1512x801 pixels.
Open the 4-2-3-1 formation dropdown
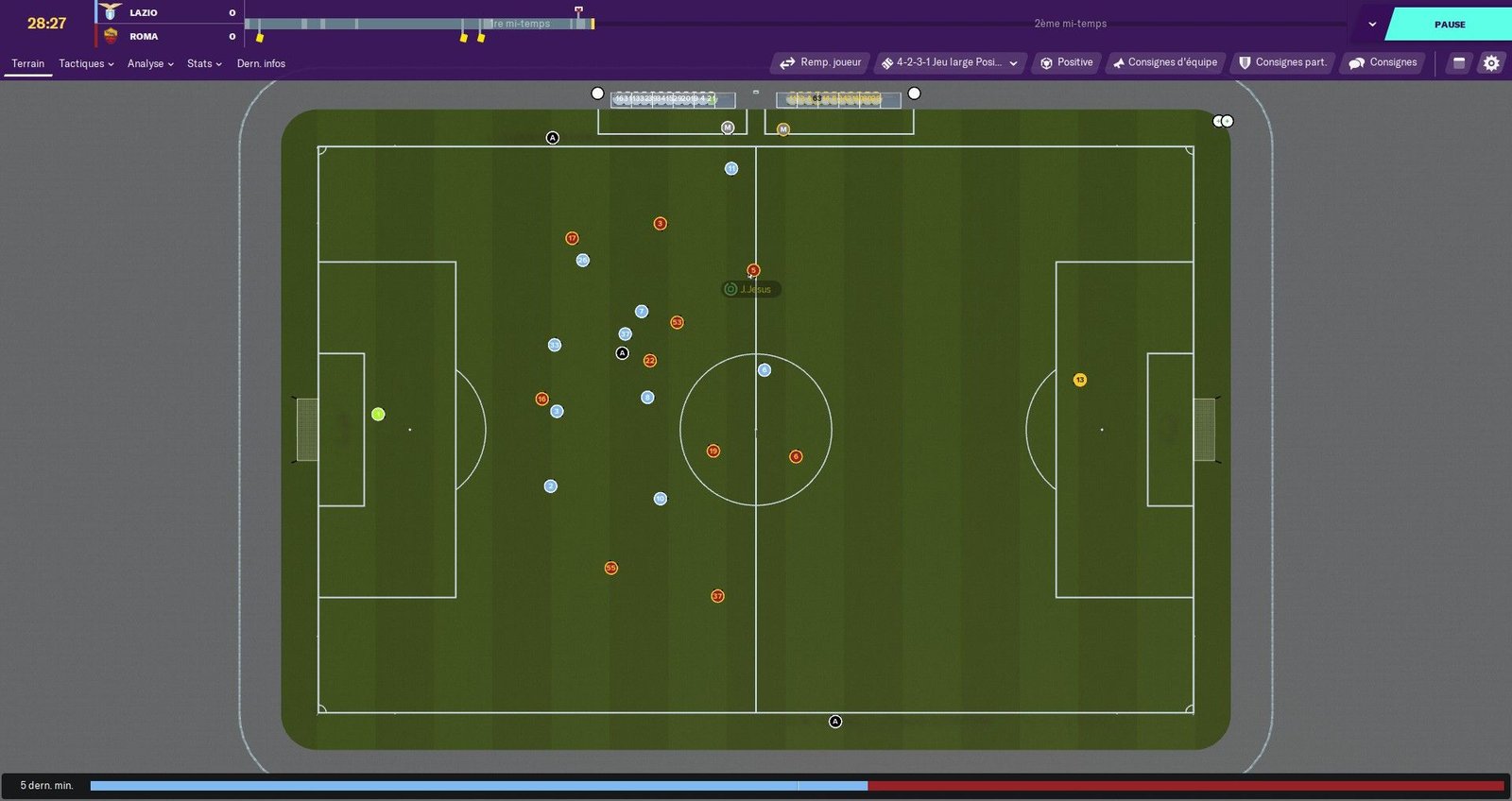pos(950,62)
